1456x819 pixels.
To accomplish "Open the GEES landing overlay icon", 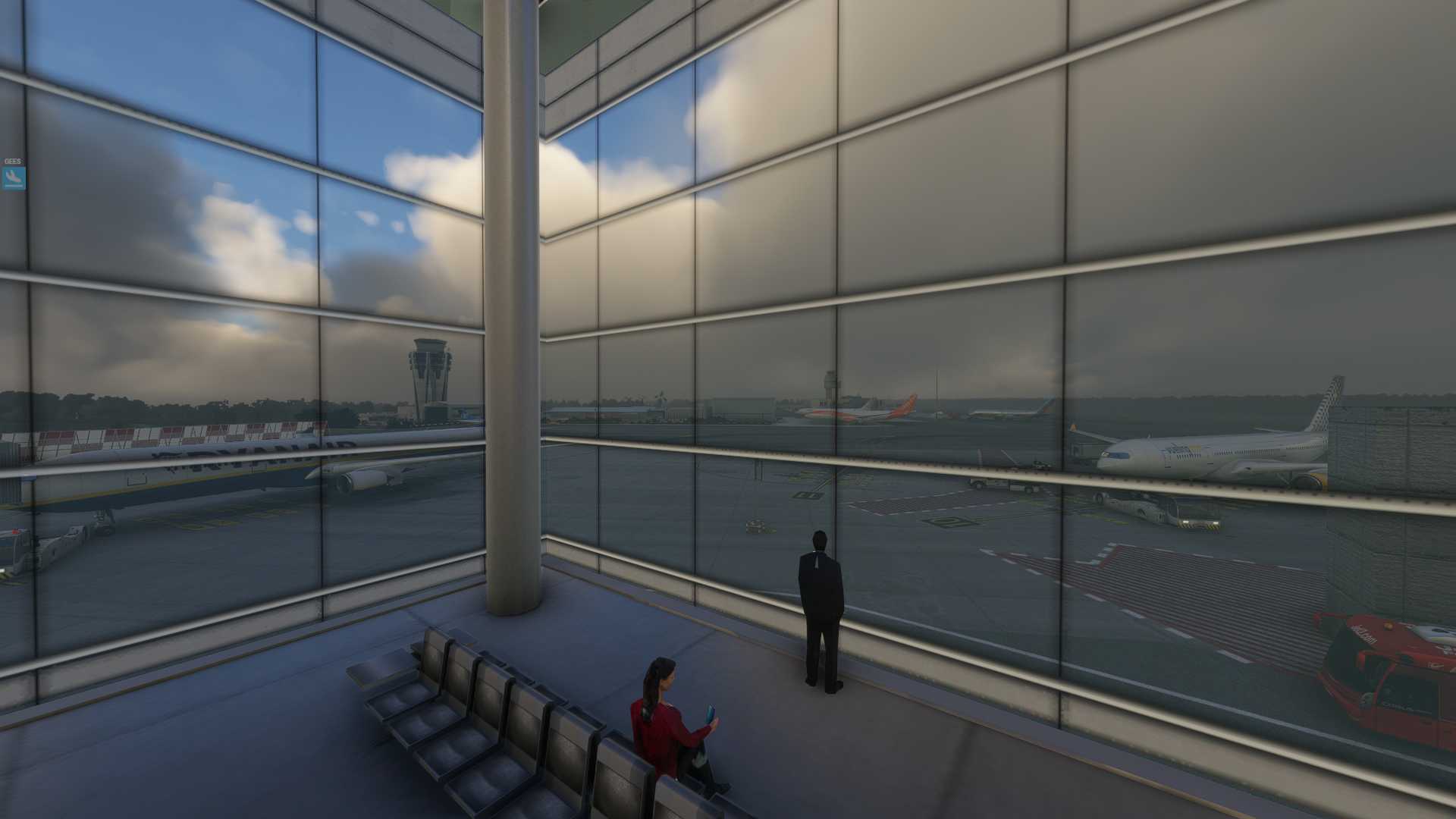I will [x=14, y=177].
